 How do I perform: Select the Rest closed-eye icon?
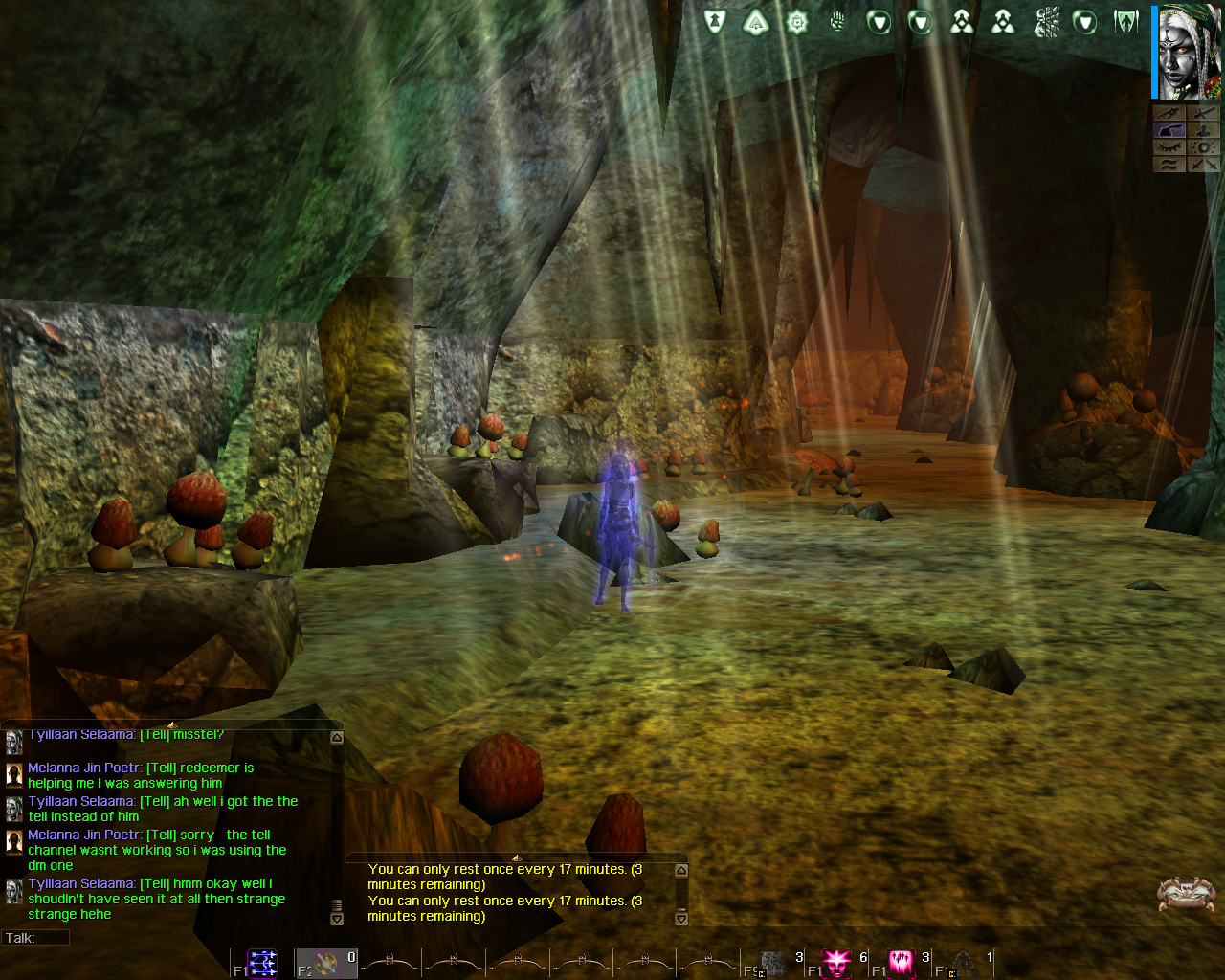click(1169, 147)
